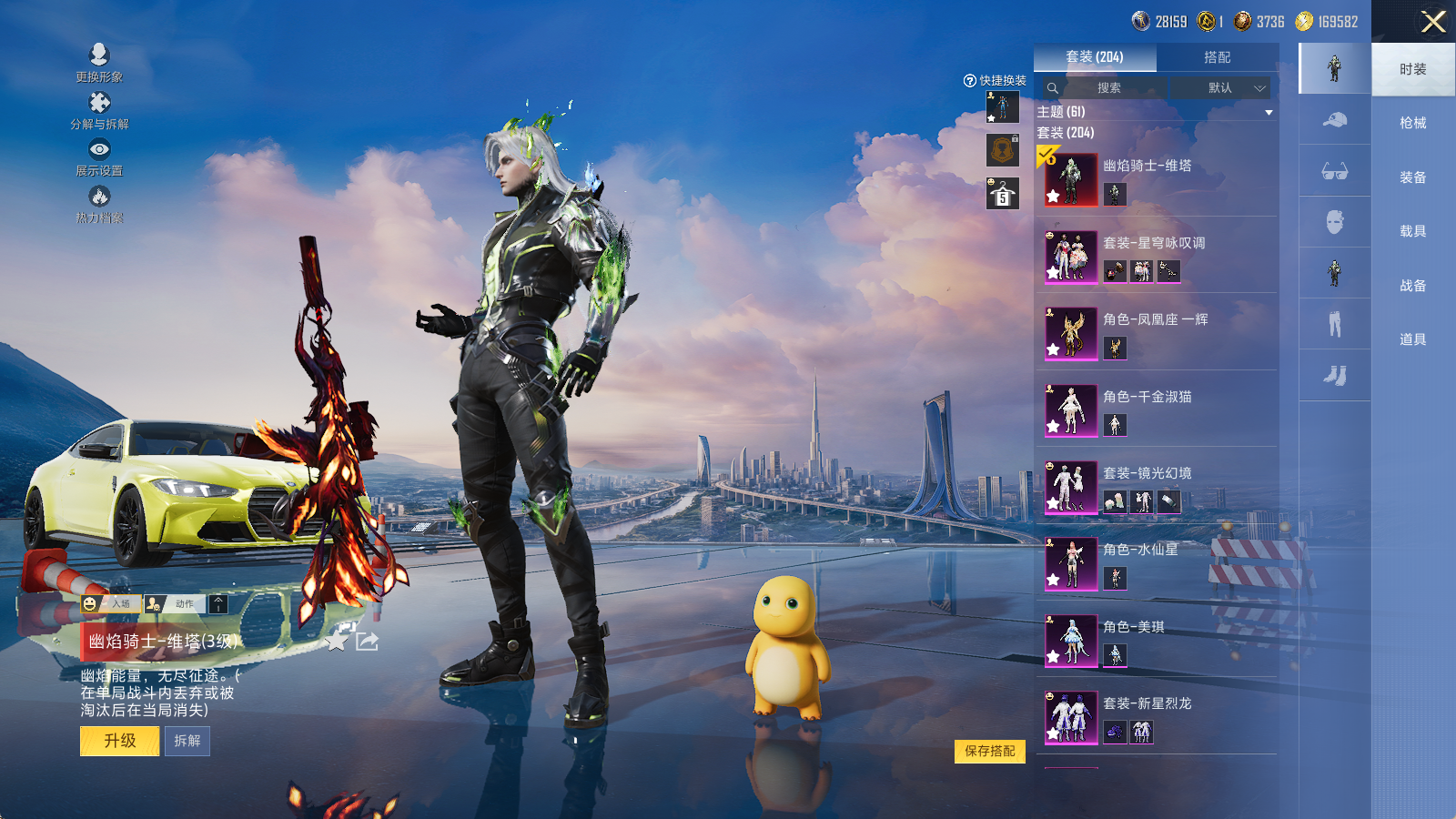Switch to the 搭配 tab
Screen dimensions: 1456x819
1217,57
